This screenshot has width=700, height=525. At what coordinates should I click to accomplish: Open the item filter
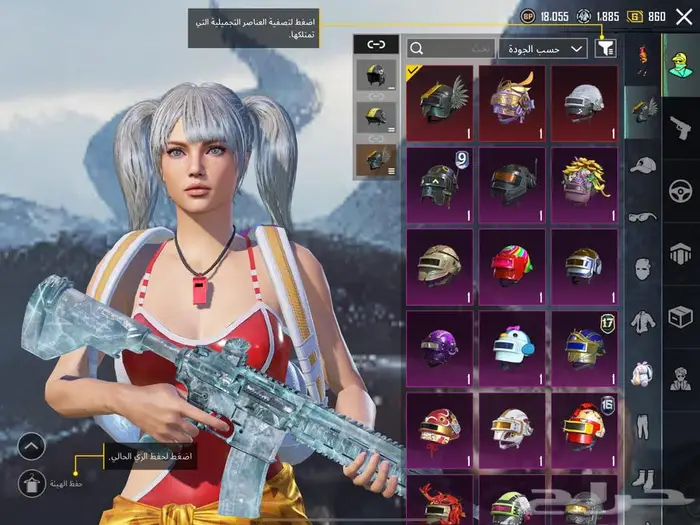(605, 48)
